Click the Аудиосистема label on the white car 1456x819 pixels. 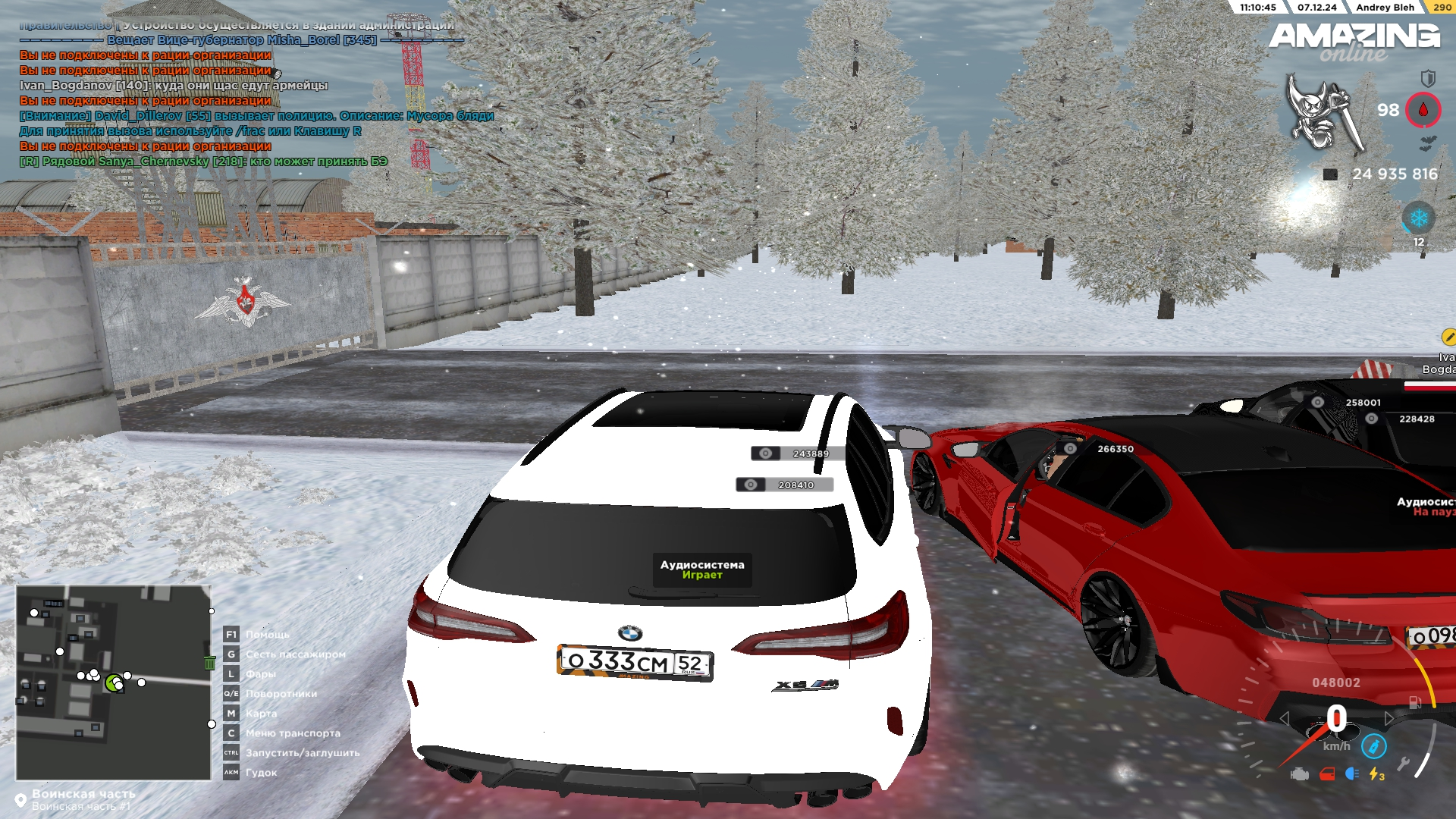coord(702,570)
